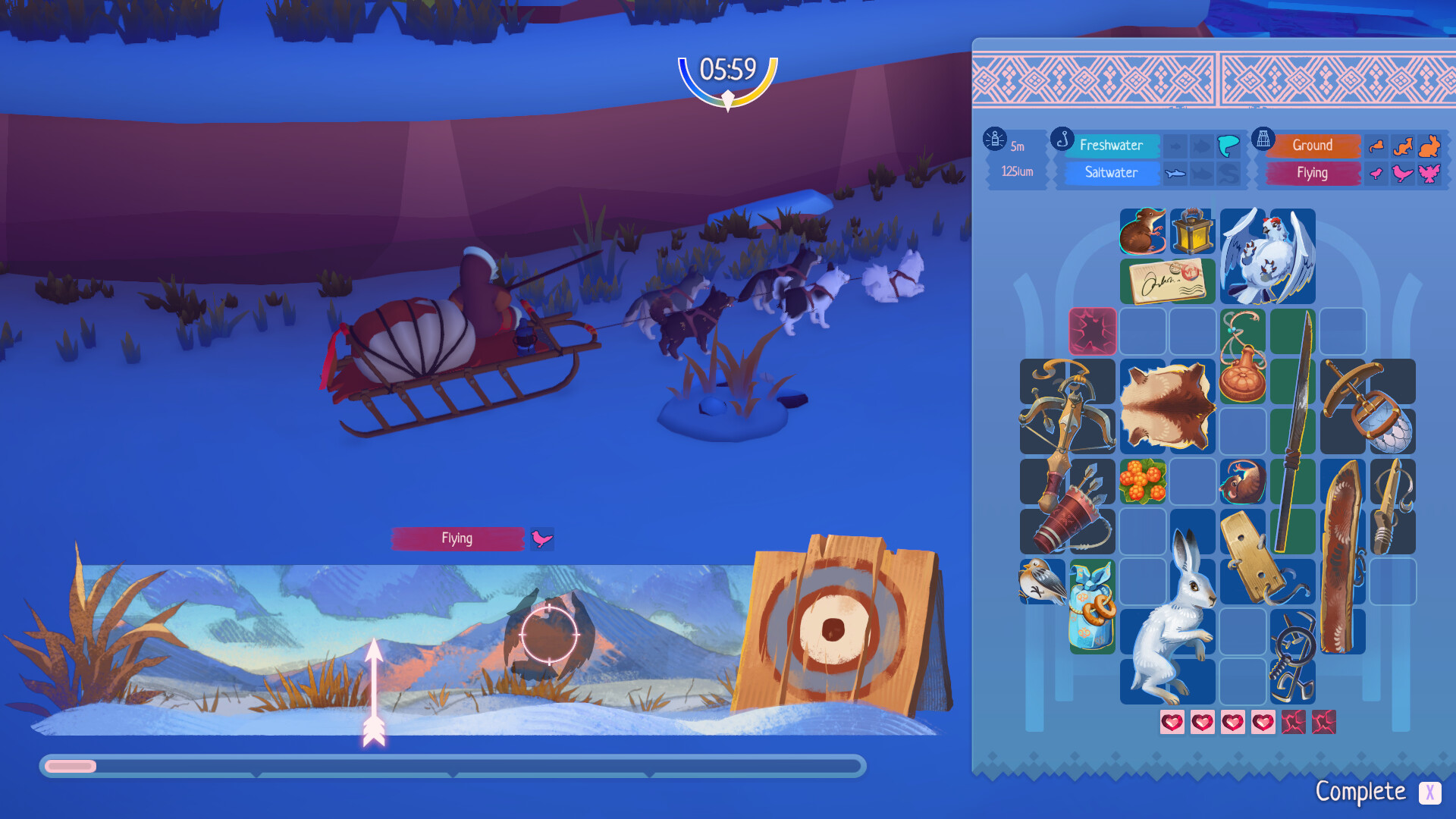Click the shark icon beside Saltwater
The width and height of the screenshot is (1456, 819).
click(x=1175, y=173)
